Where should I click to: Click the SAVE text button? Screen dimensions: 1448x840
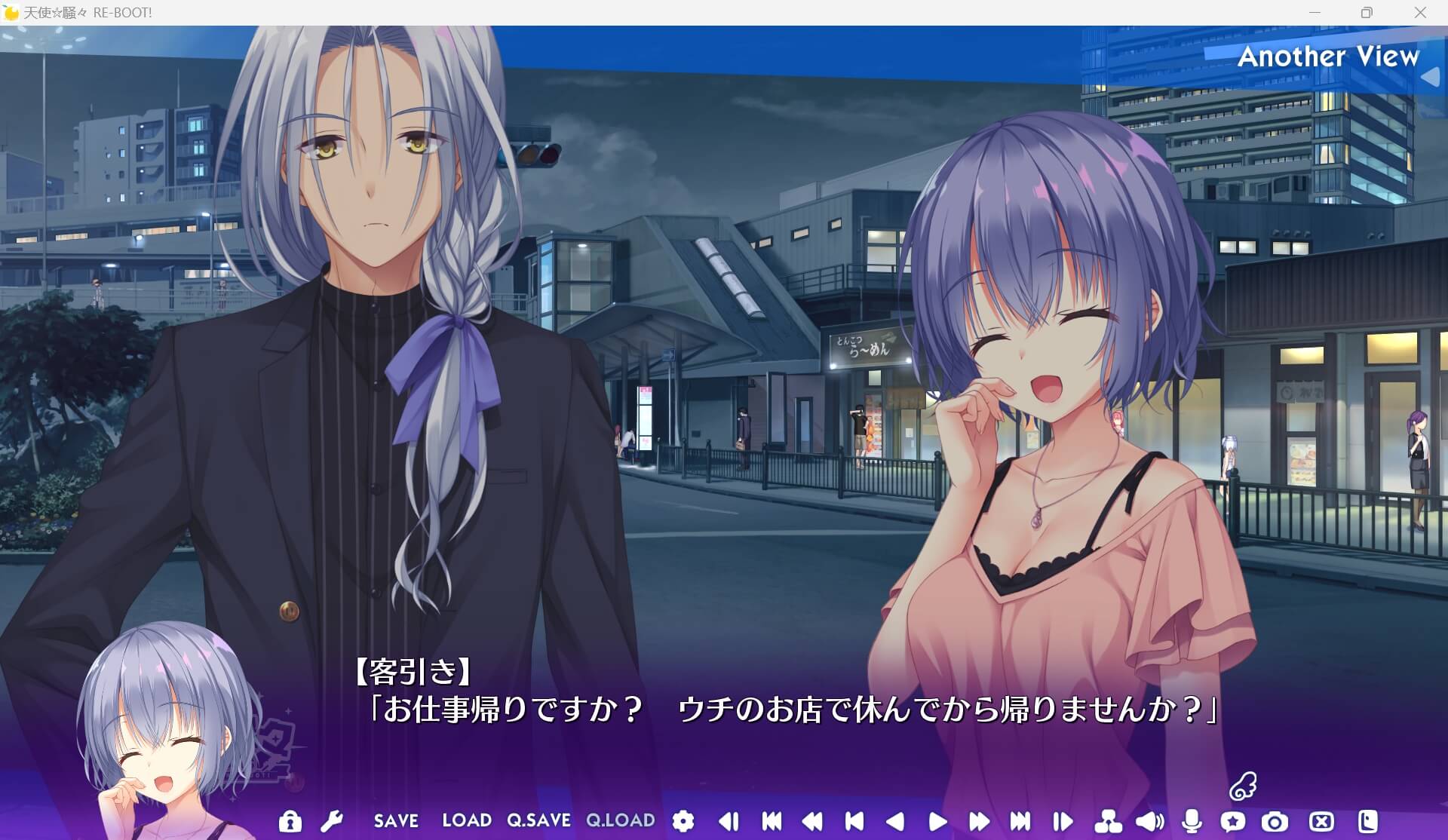397,821
